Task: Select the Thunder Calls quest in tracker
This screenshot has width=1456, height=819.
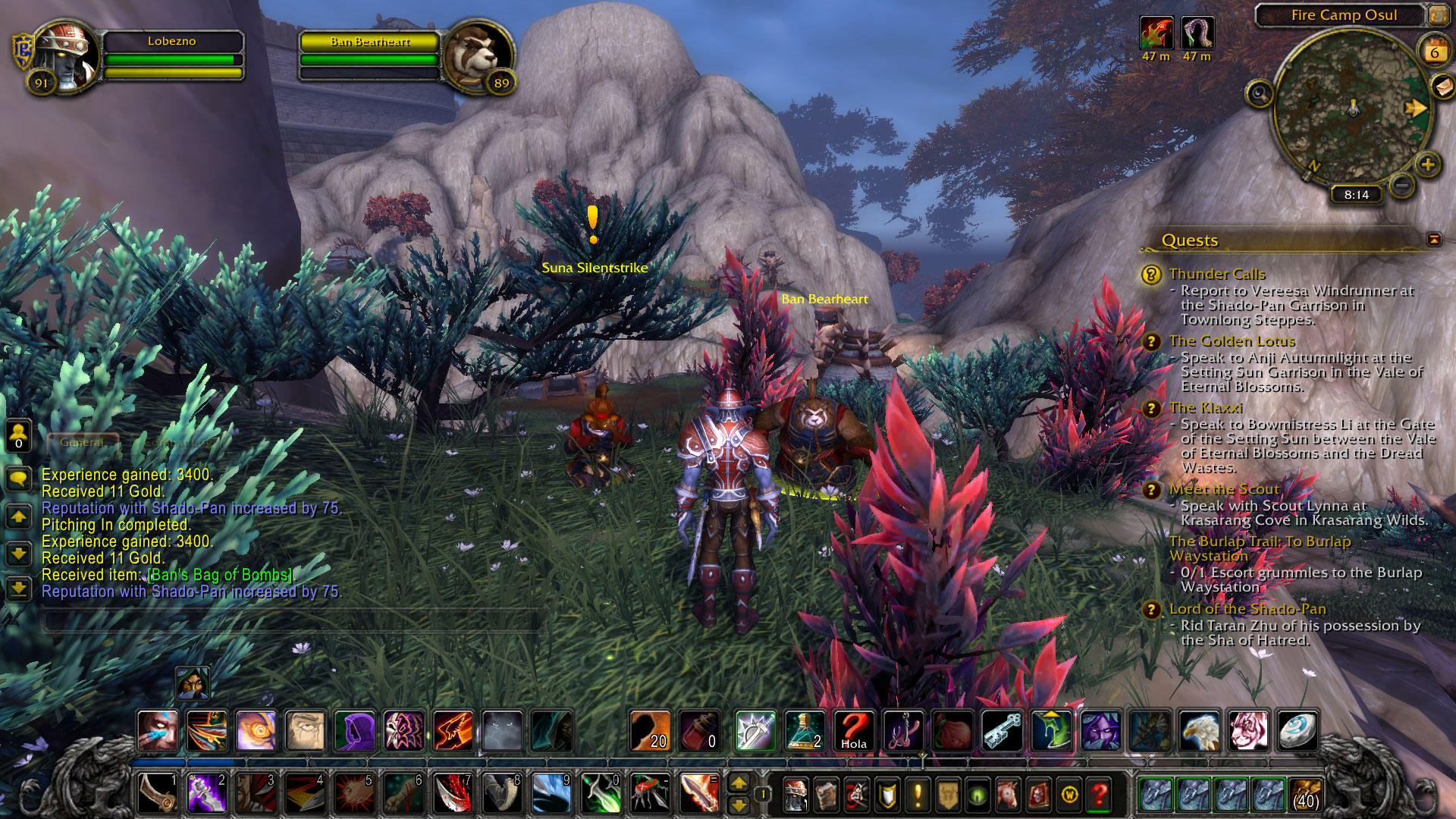Action: (1216, 274)
